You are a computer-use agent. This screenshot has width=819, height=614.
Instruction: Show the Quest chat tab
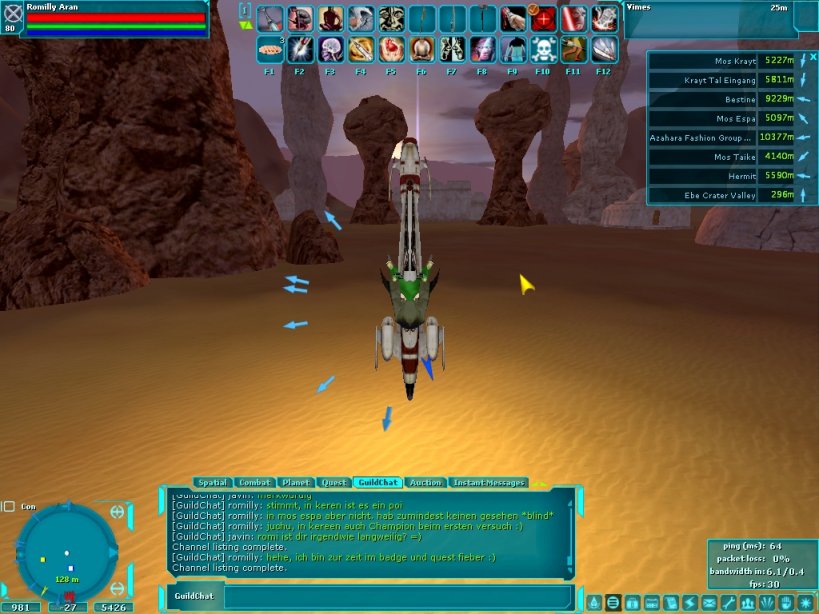334,483
